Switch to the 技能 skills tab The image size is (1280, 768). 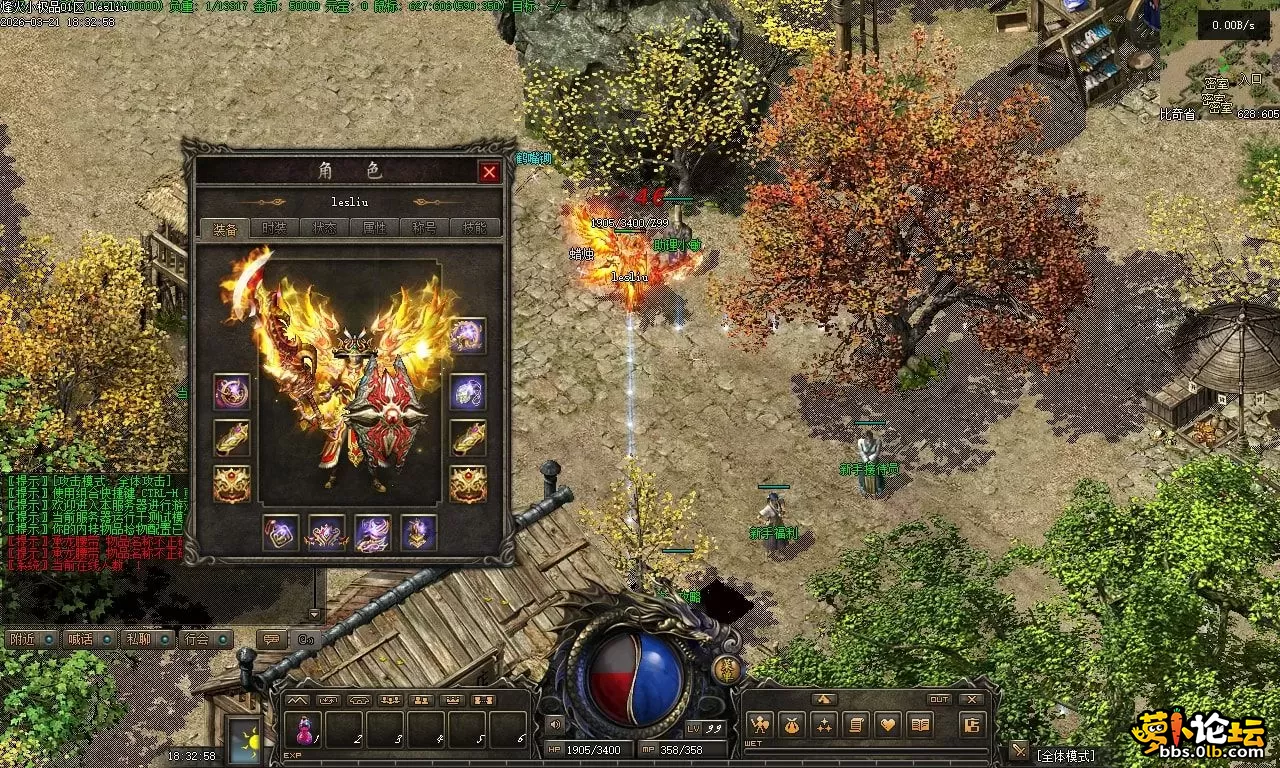(475, 228)
